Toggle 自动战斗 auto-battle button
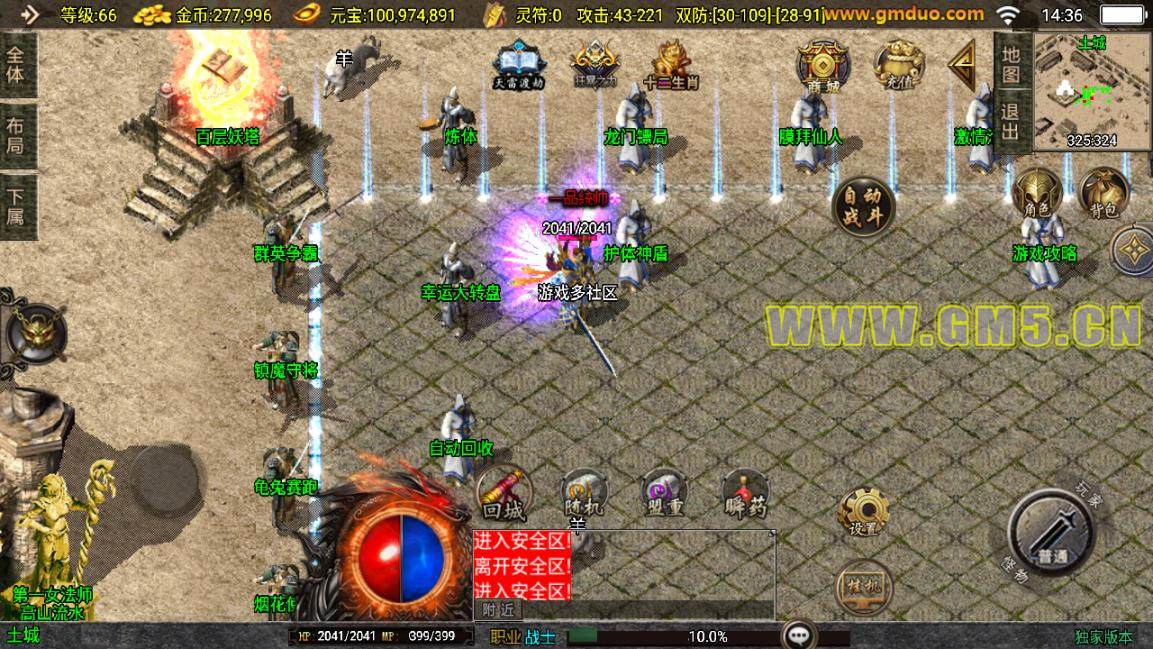Image resolution: width=1153 pixels, height=649 pixels. coord(862,207)
